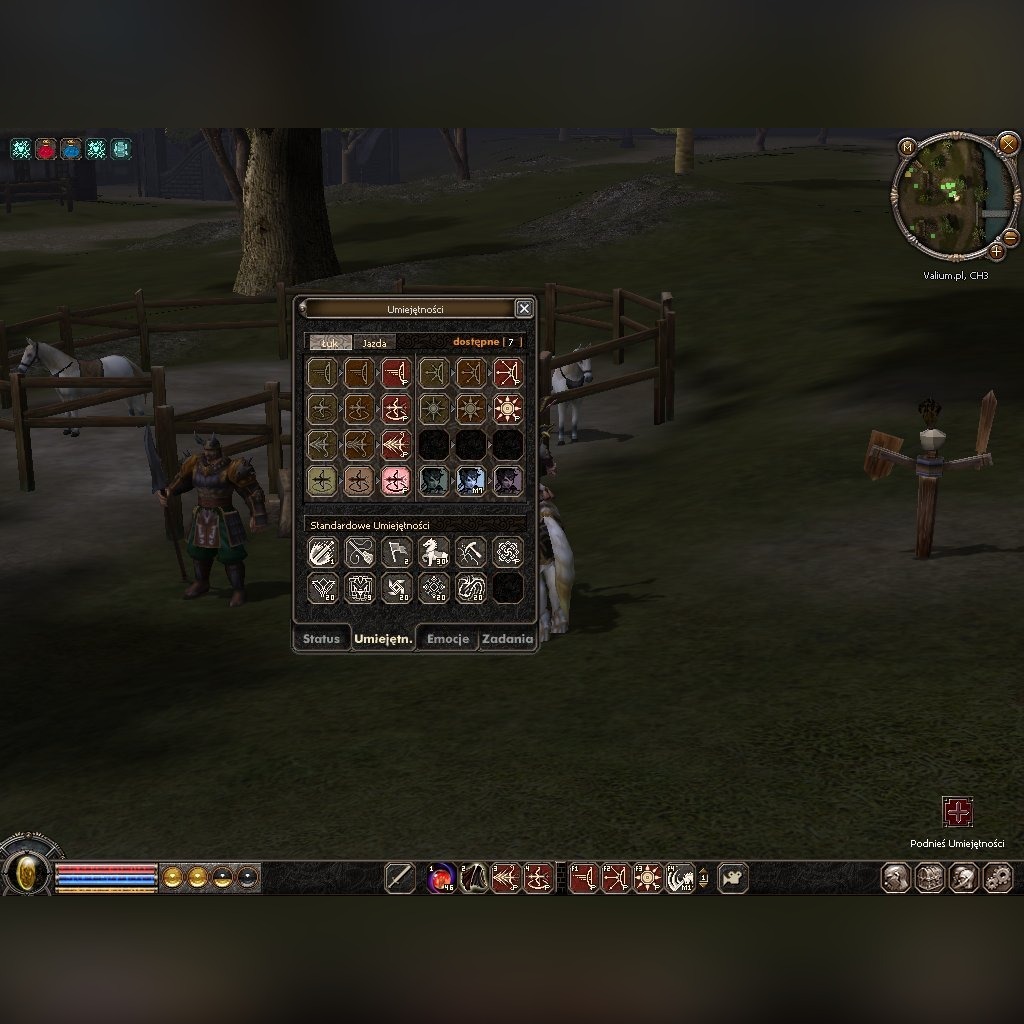This screenshot has width=1024, height=1024.
Task: Toggle the camera mode icon on the taskbar
Action: 733,878
